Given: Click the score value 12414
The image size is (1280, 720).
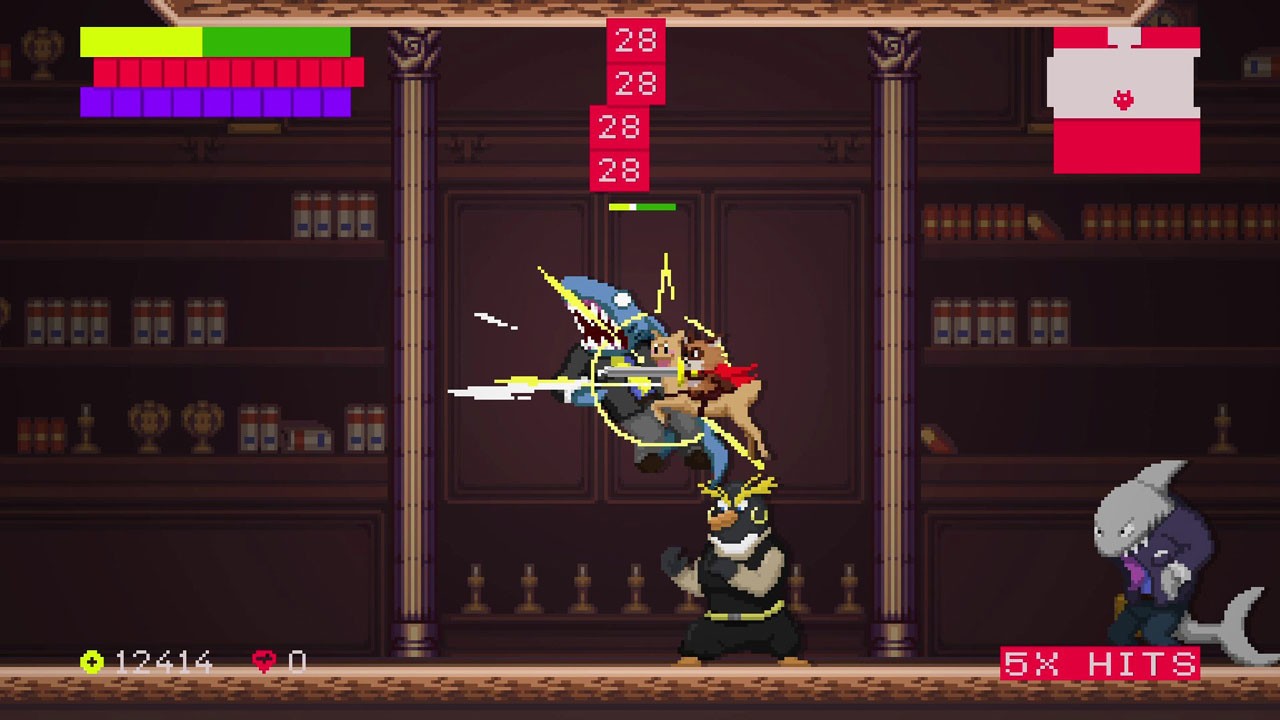Looking at the screenshot, I should click(165, 660).
